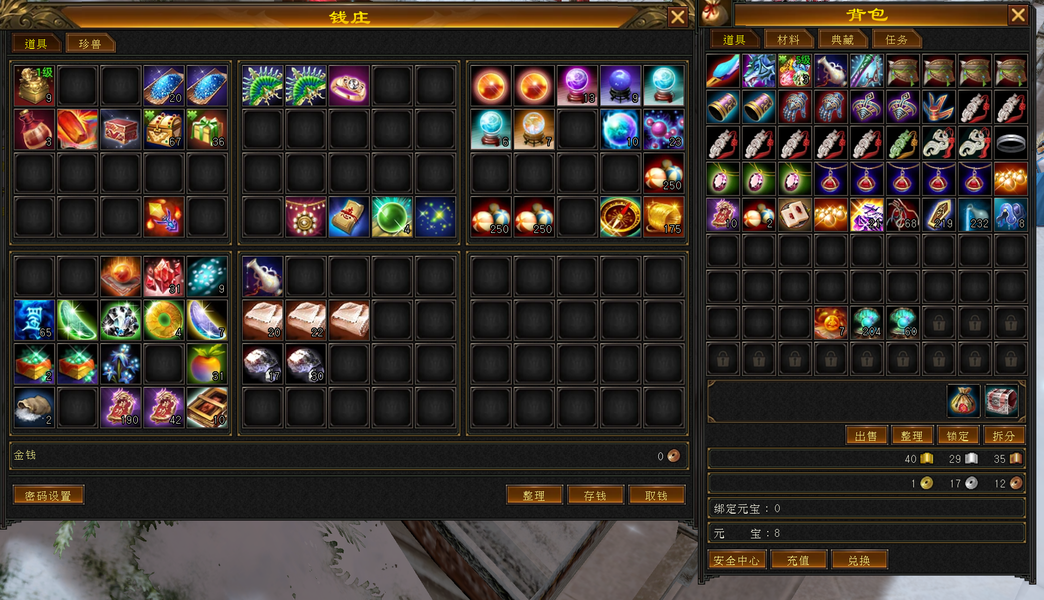Screen dimensions: 1044x600
Task: Switch to the 典藏 backpack tab
Action: (842, 40)
